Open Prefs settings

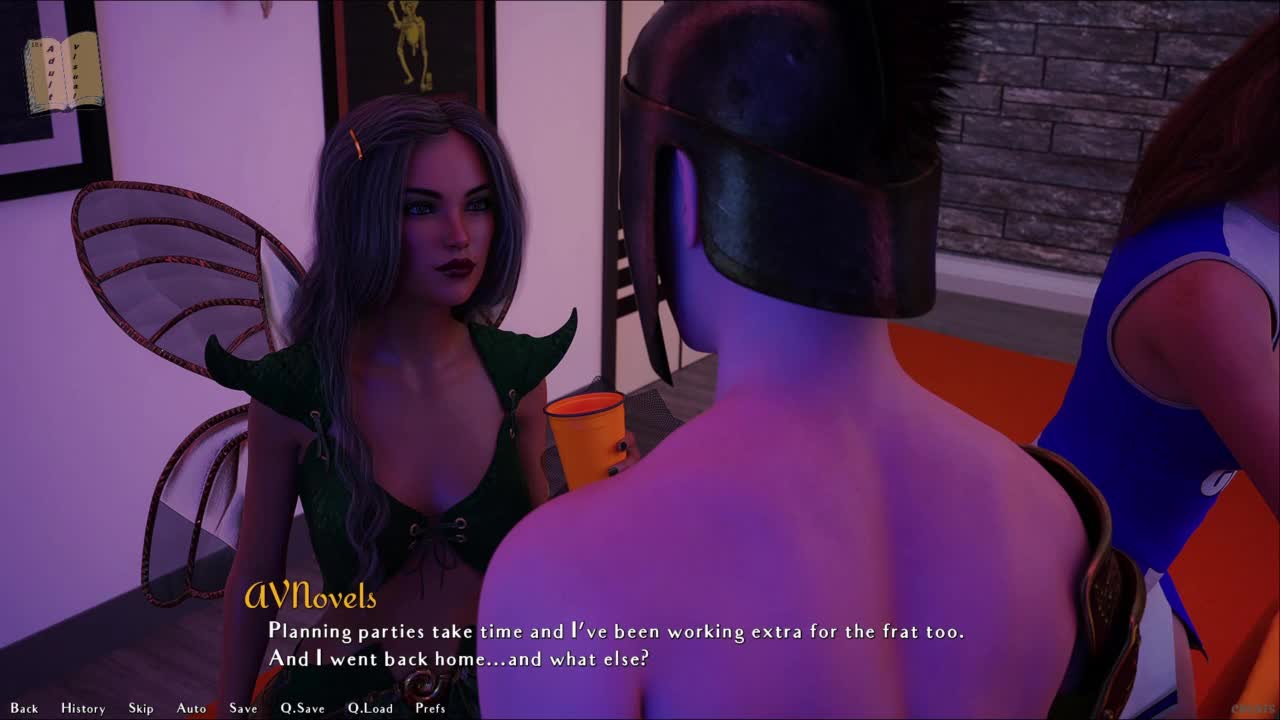point(430,708)
